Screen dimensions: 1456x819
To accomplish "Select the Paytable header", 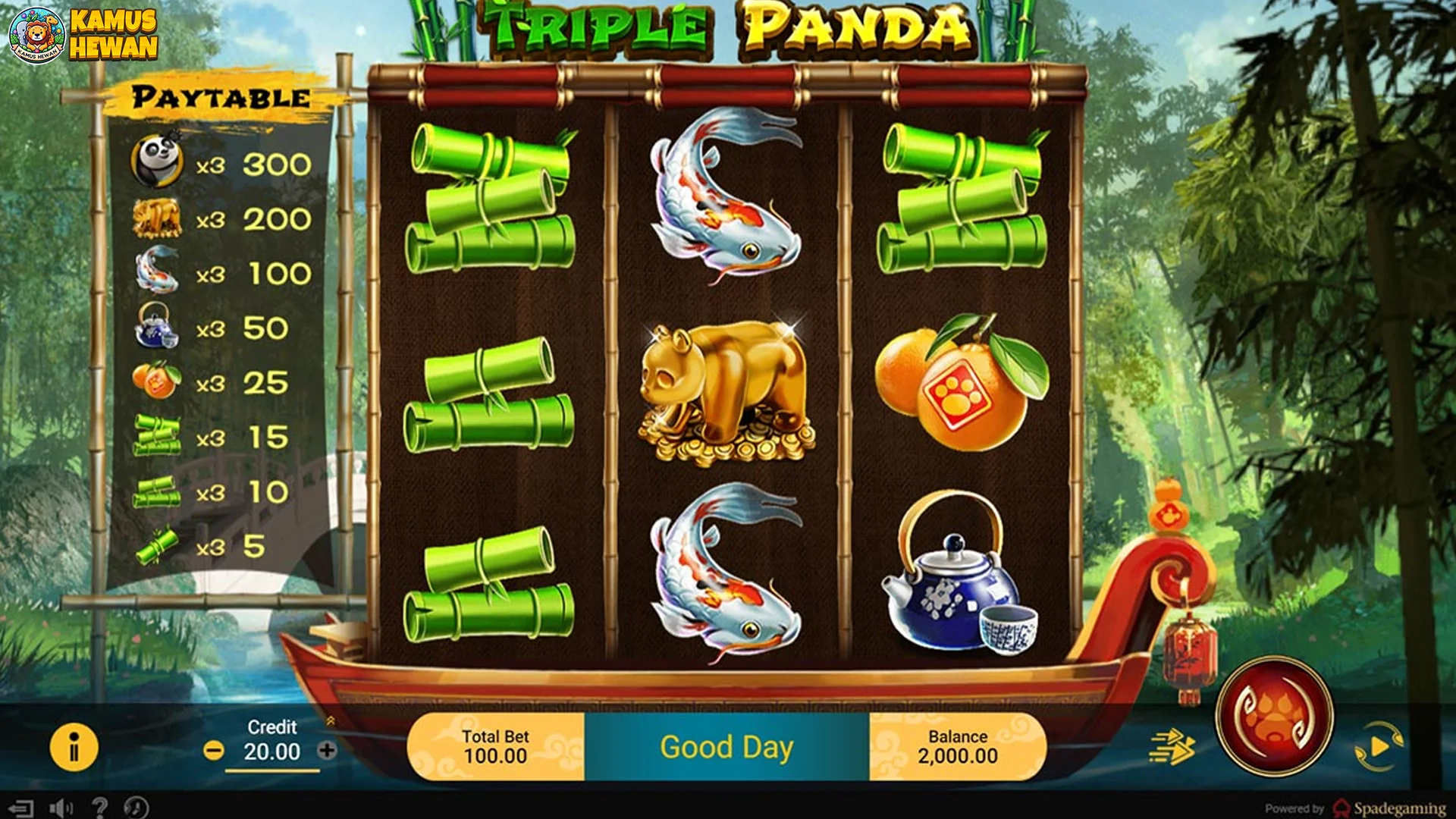I will (x=219, y=96).
